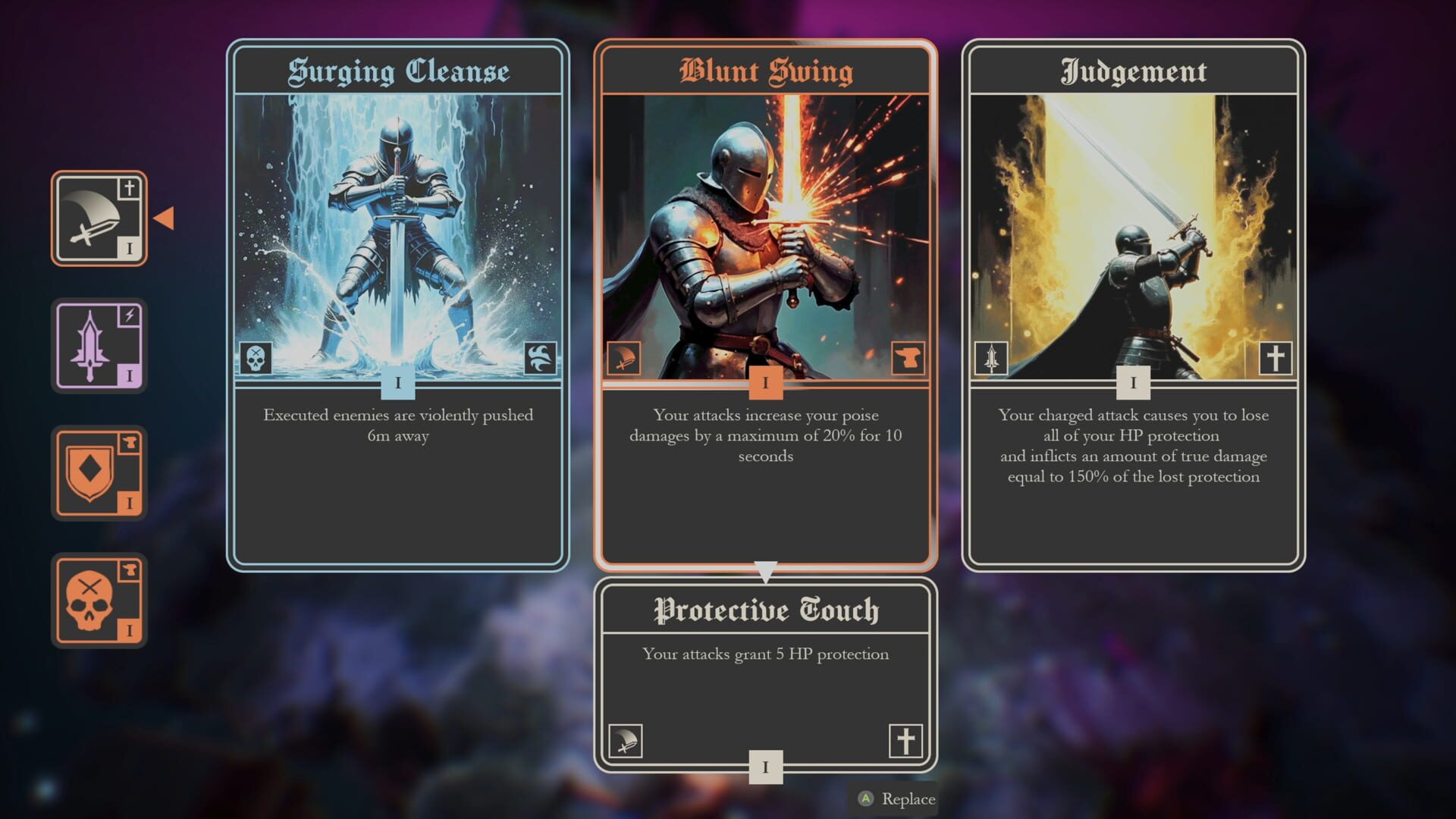The height and width of the screenshot is (819, 1456).
Task: Click the arrow indicator beside the first slot
Action: point(164,219)
